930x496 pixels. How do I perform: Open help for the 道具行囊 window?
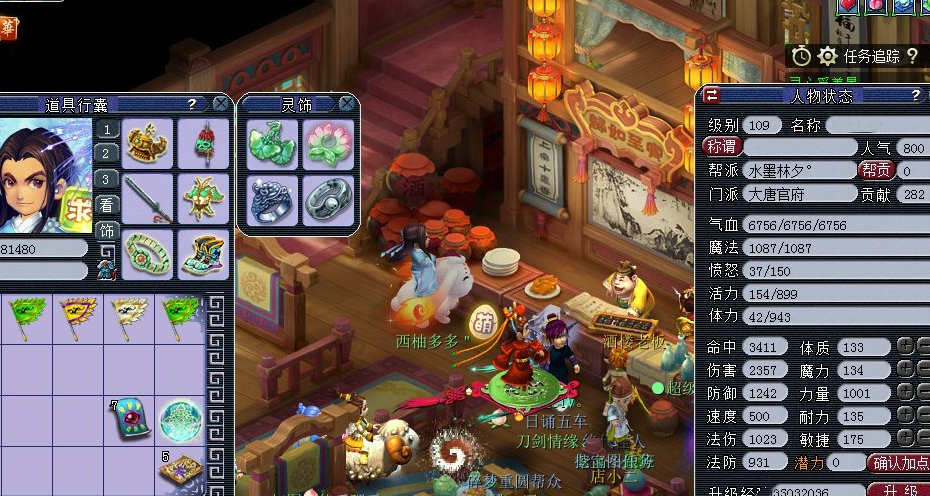(192, 103)
